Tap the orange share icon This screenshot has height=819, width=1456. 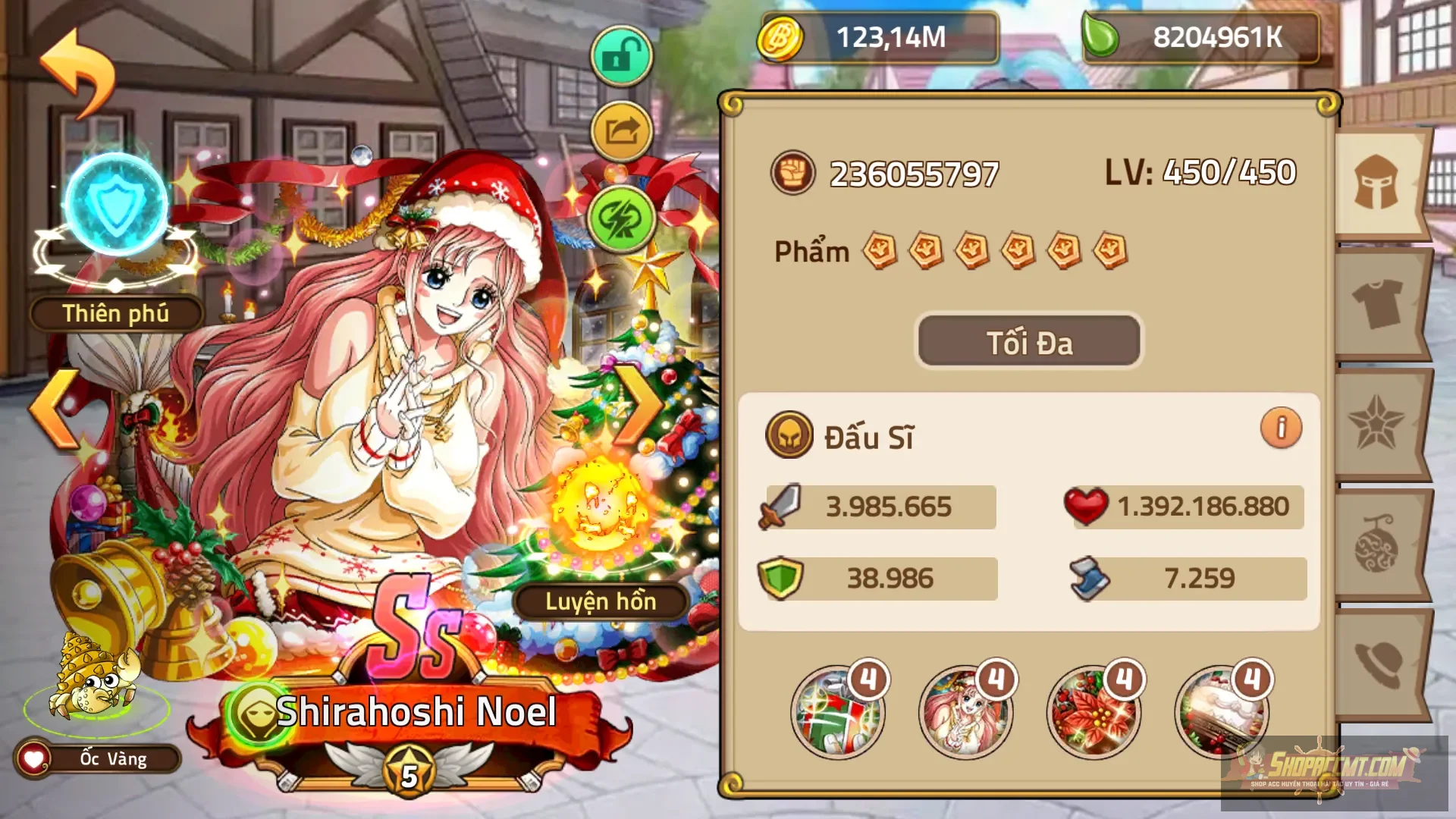(620, 131)
